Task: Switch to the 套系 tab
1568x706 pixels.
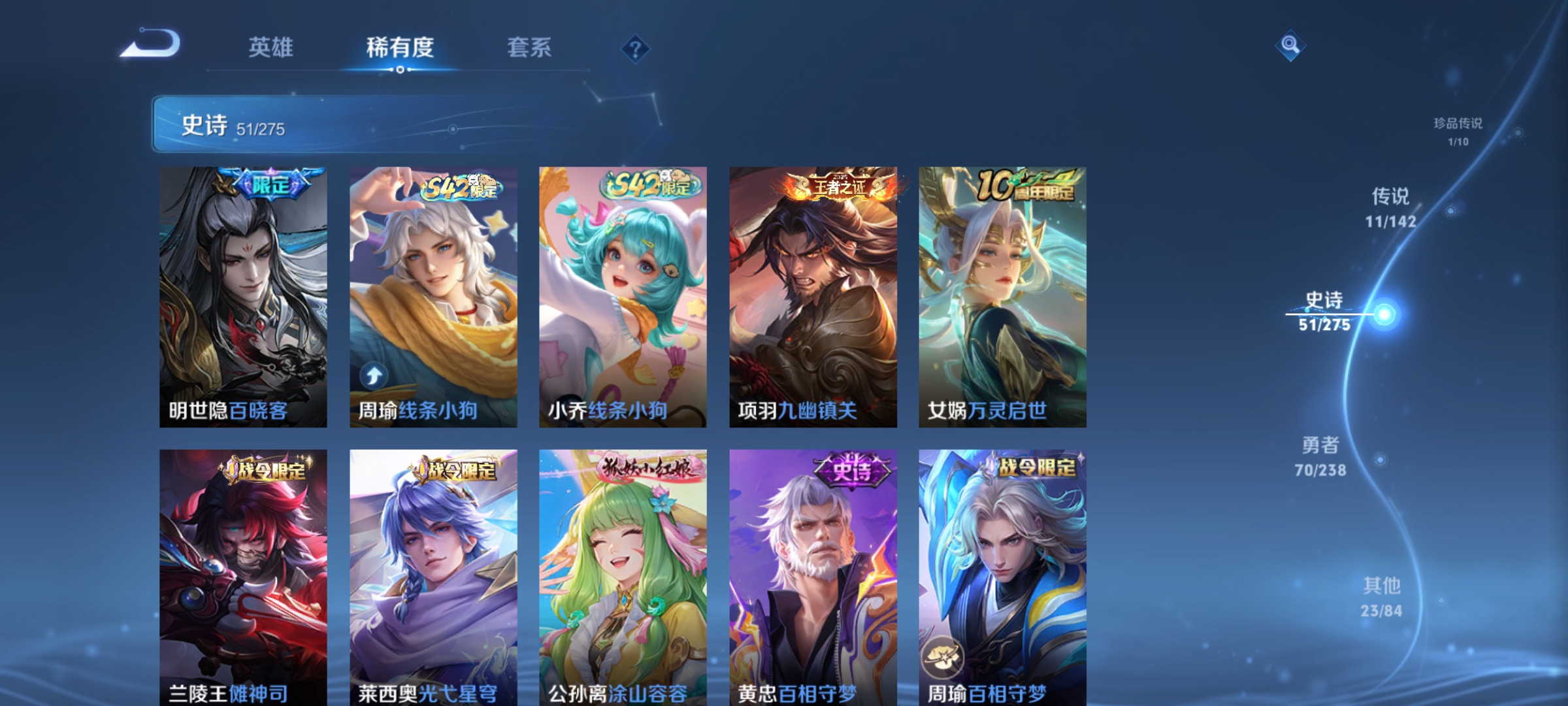Action: [x=529, y=46]
